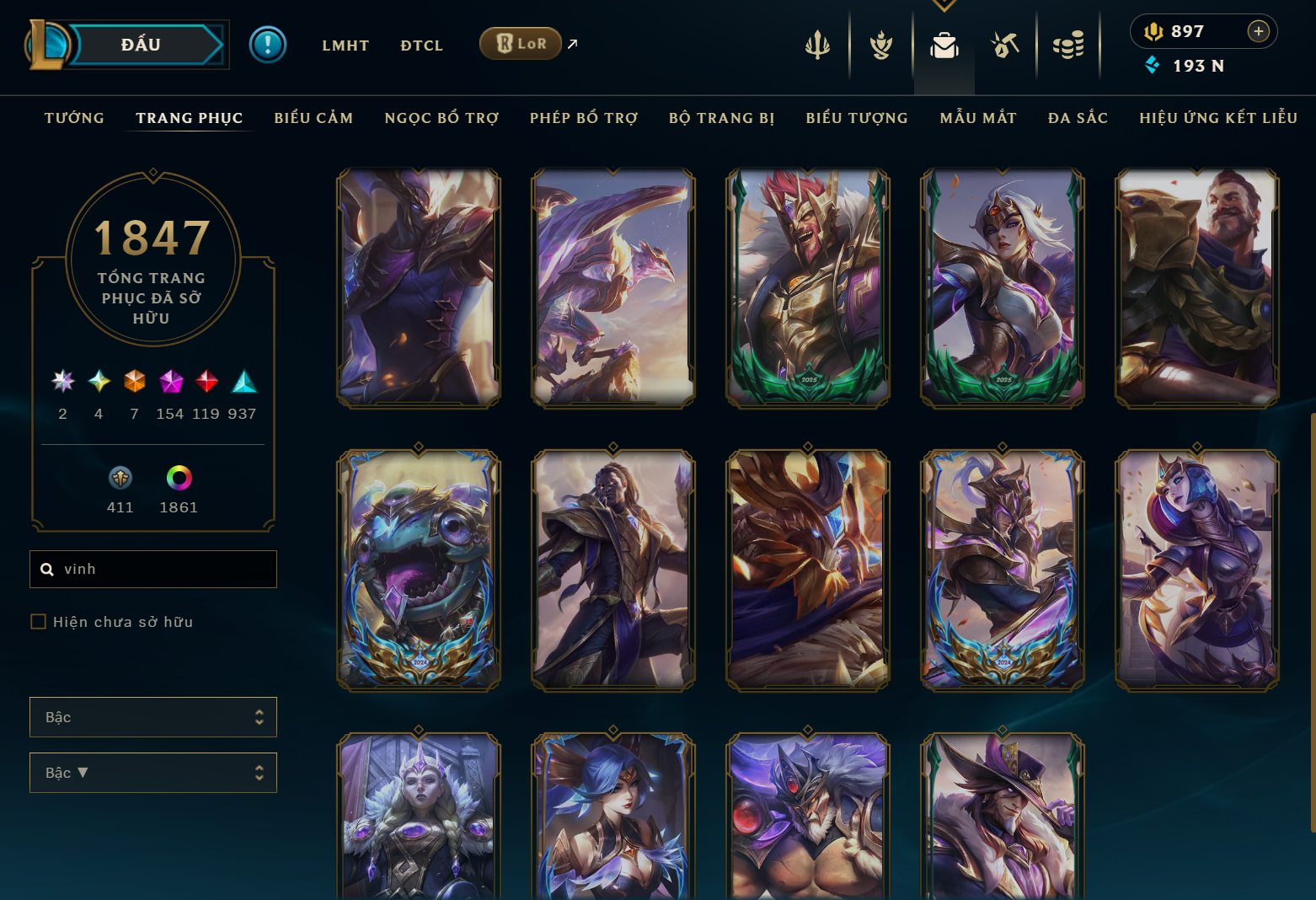Switch to the TƯỚNG tab

pyautogui.click(x=74, y=118)
